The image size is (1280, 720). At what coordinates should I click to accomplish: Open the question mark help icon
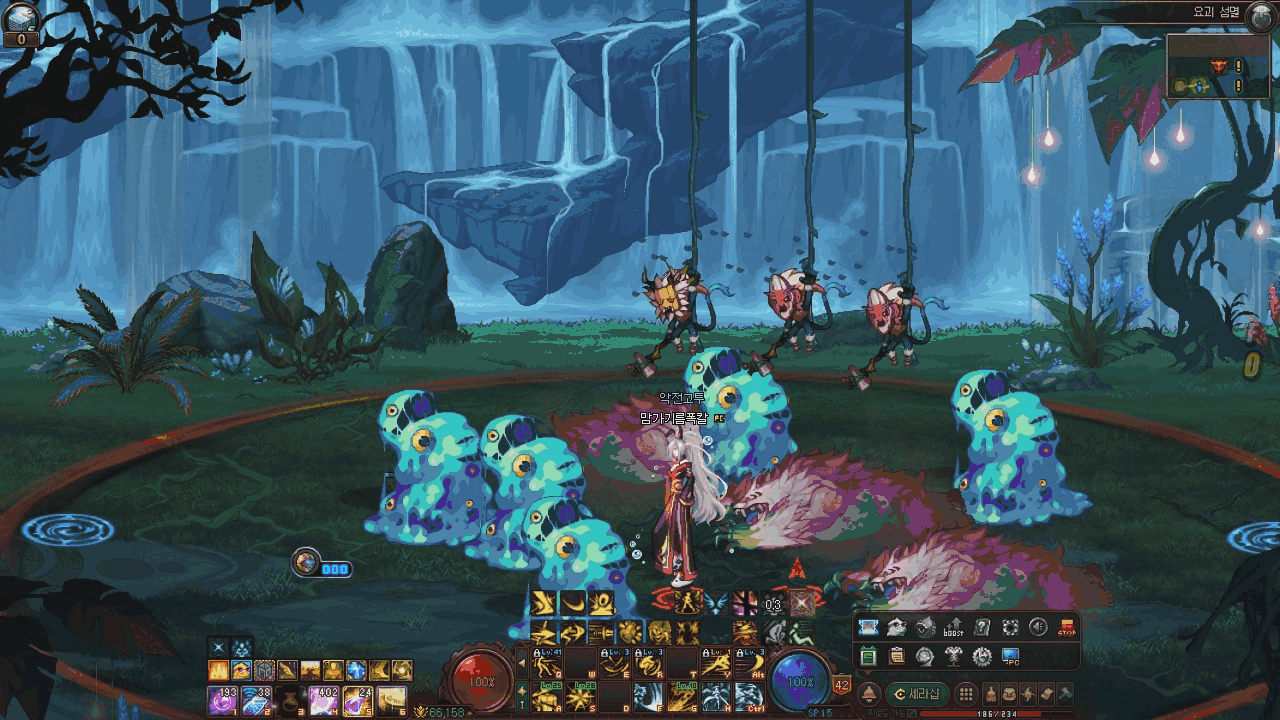coord(982,628)
